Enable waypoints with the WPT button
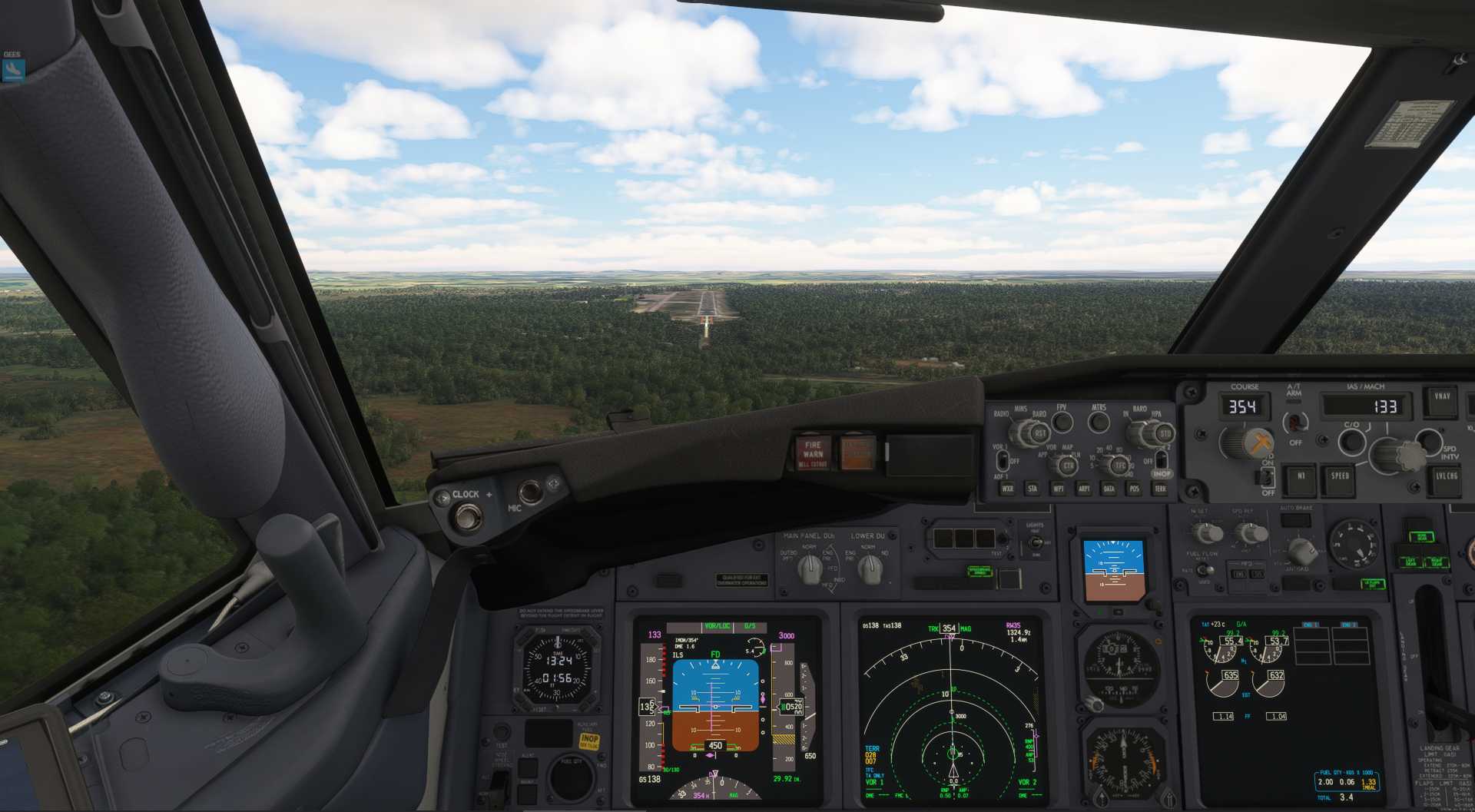 point(1059,489)
